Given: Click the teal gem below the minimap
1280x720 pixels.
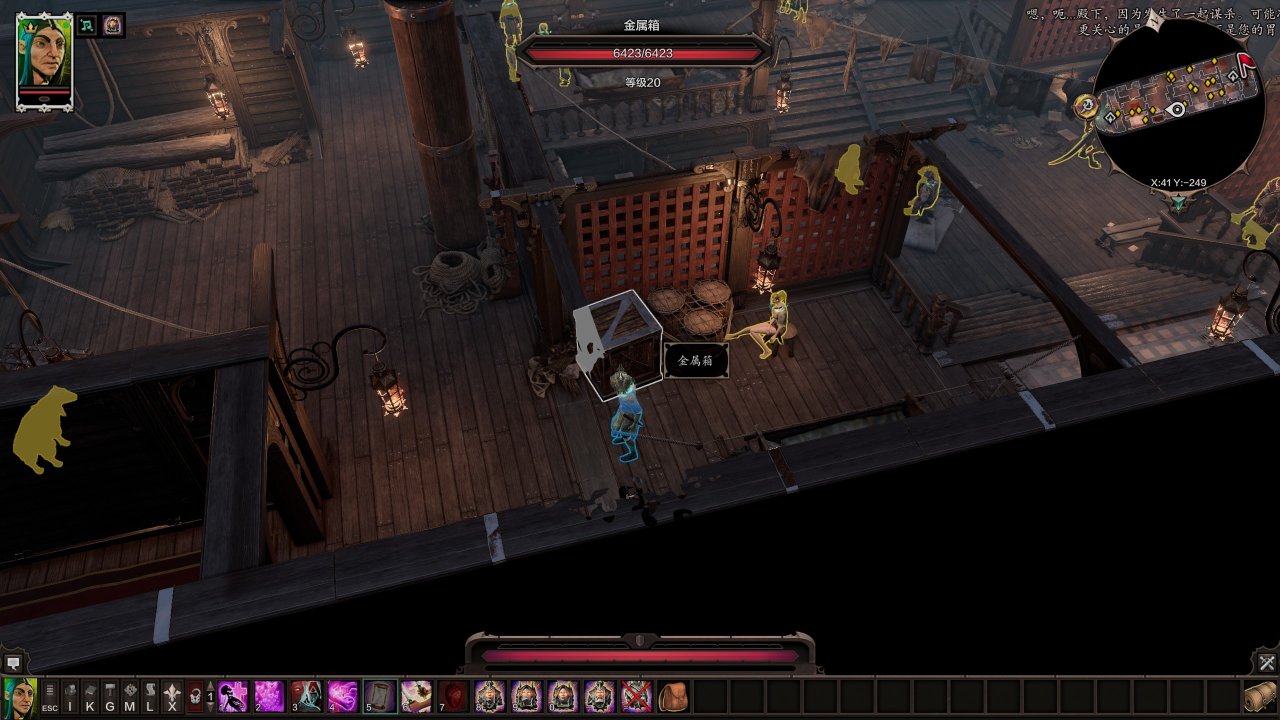Looking at the screenshot, I should tap(1179, 203).
